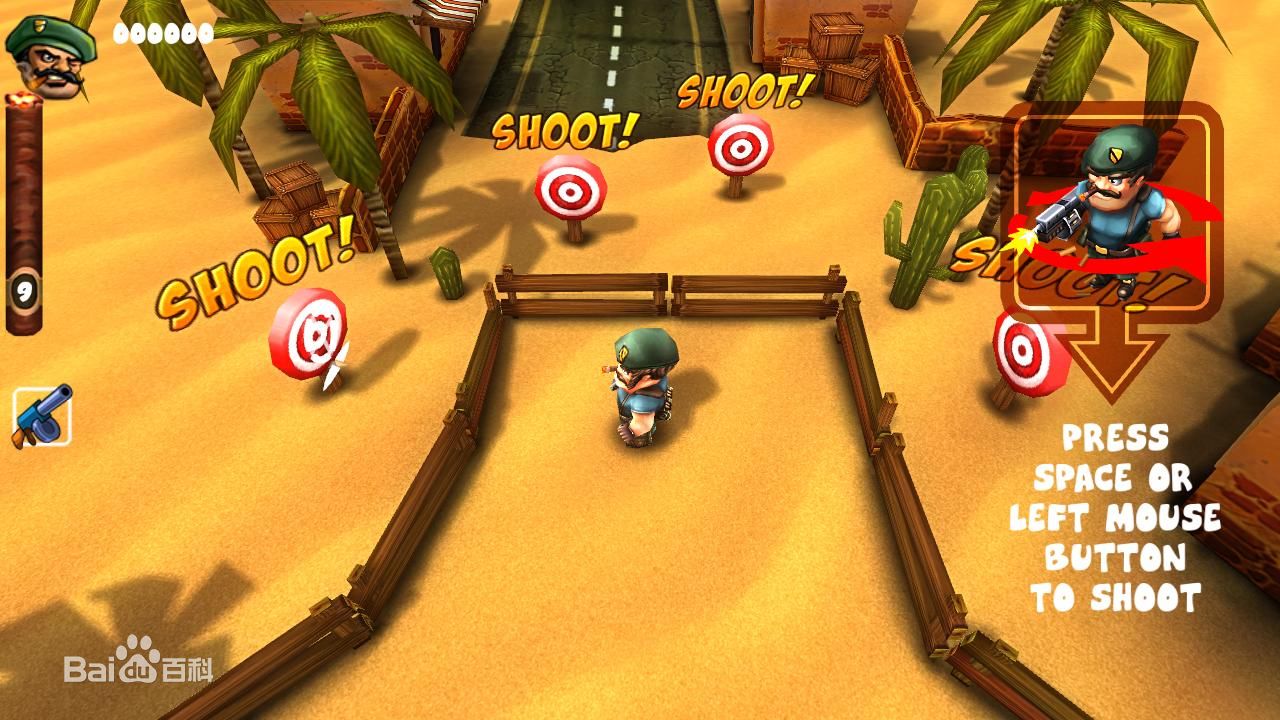Viewport: 1280px width, 720px height.
Task: Click the green beret soldier portrait
Action: 51,58
